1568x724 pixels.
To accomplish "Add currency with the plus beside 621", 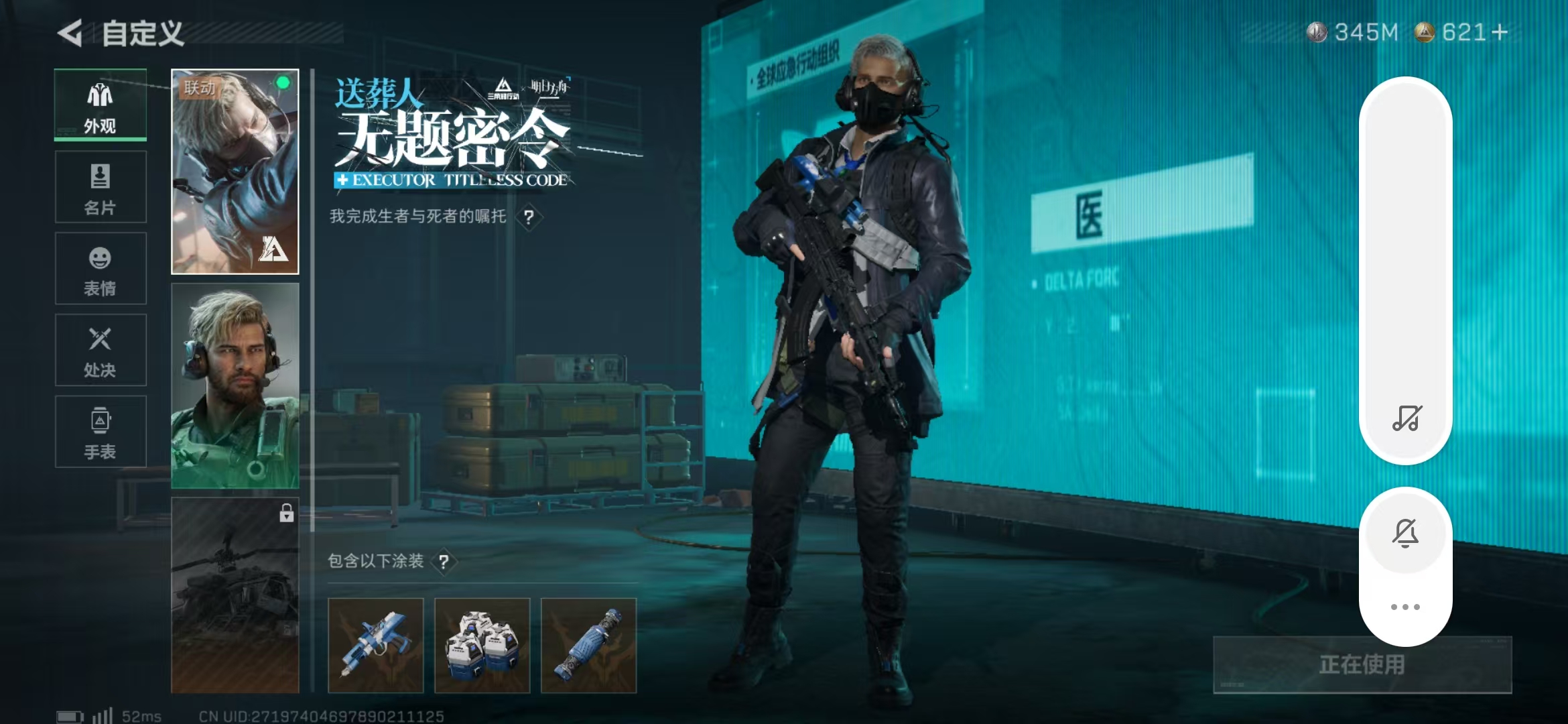I will coord(1500,32).
